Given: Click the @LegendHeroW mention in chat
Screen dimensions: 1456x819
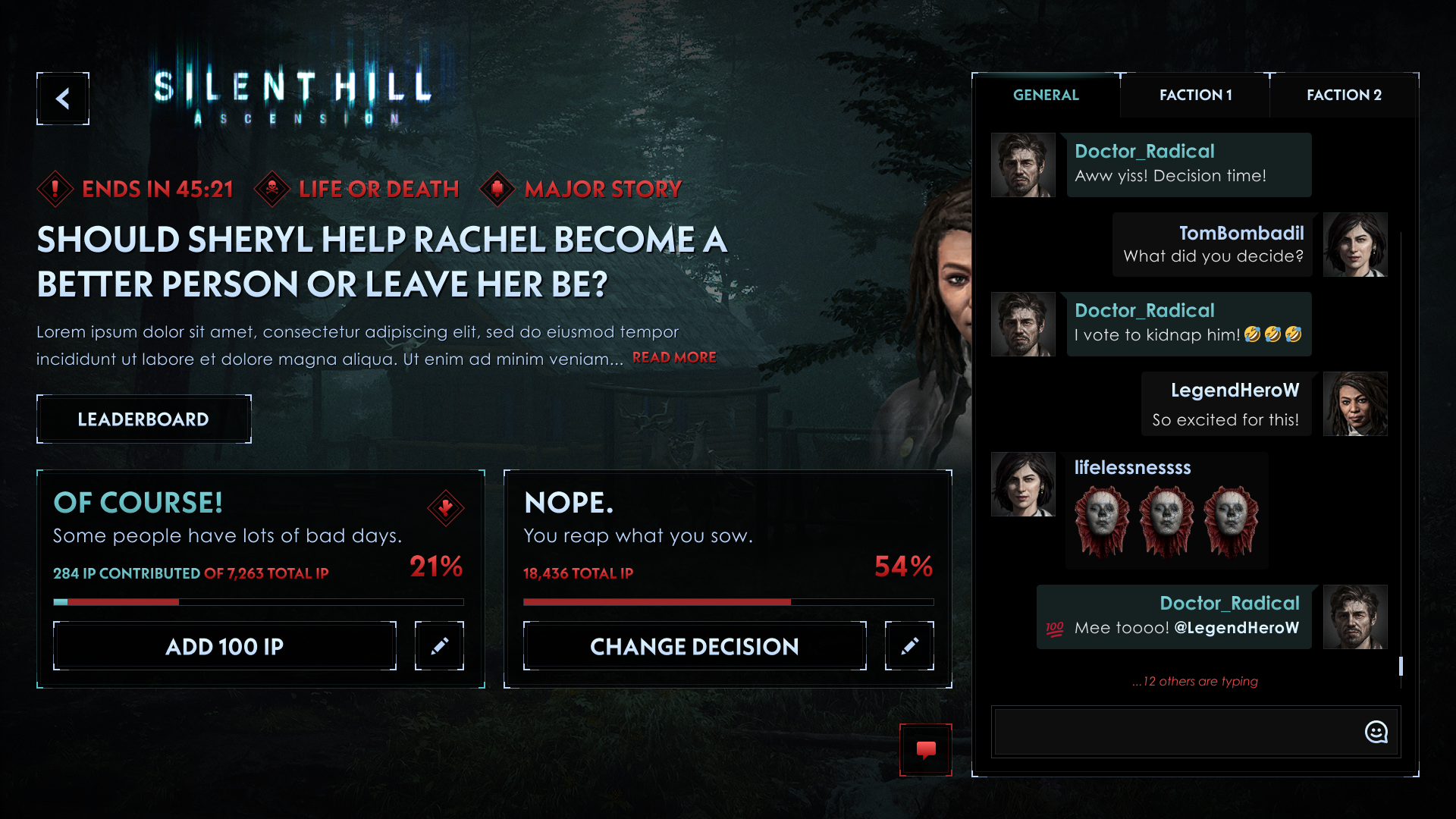Looking at the screenshot, I should point(1236,628).
